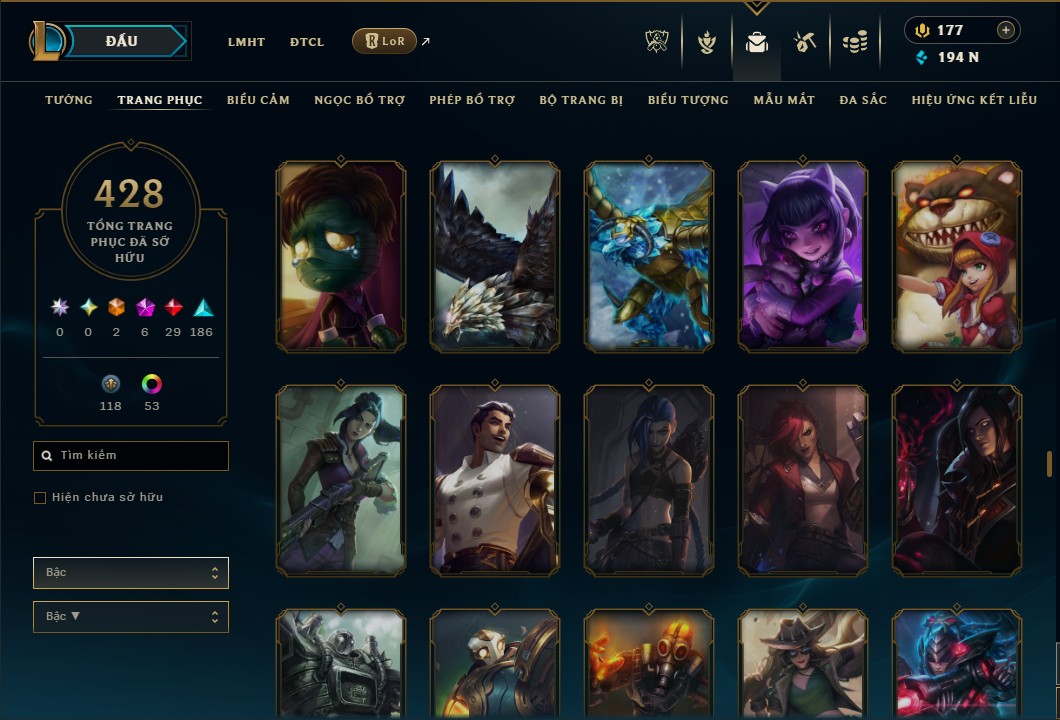Go to the PHÉP BỔ TRỢ tab
1060x720 pixels.
point(472,100)
